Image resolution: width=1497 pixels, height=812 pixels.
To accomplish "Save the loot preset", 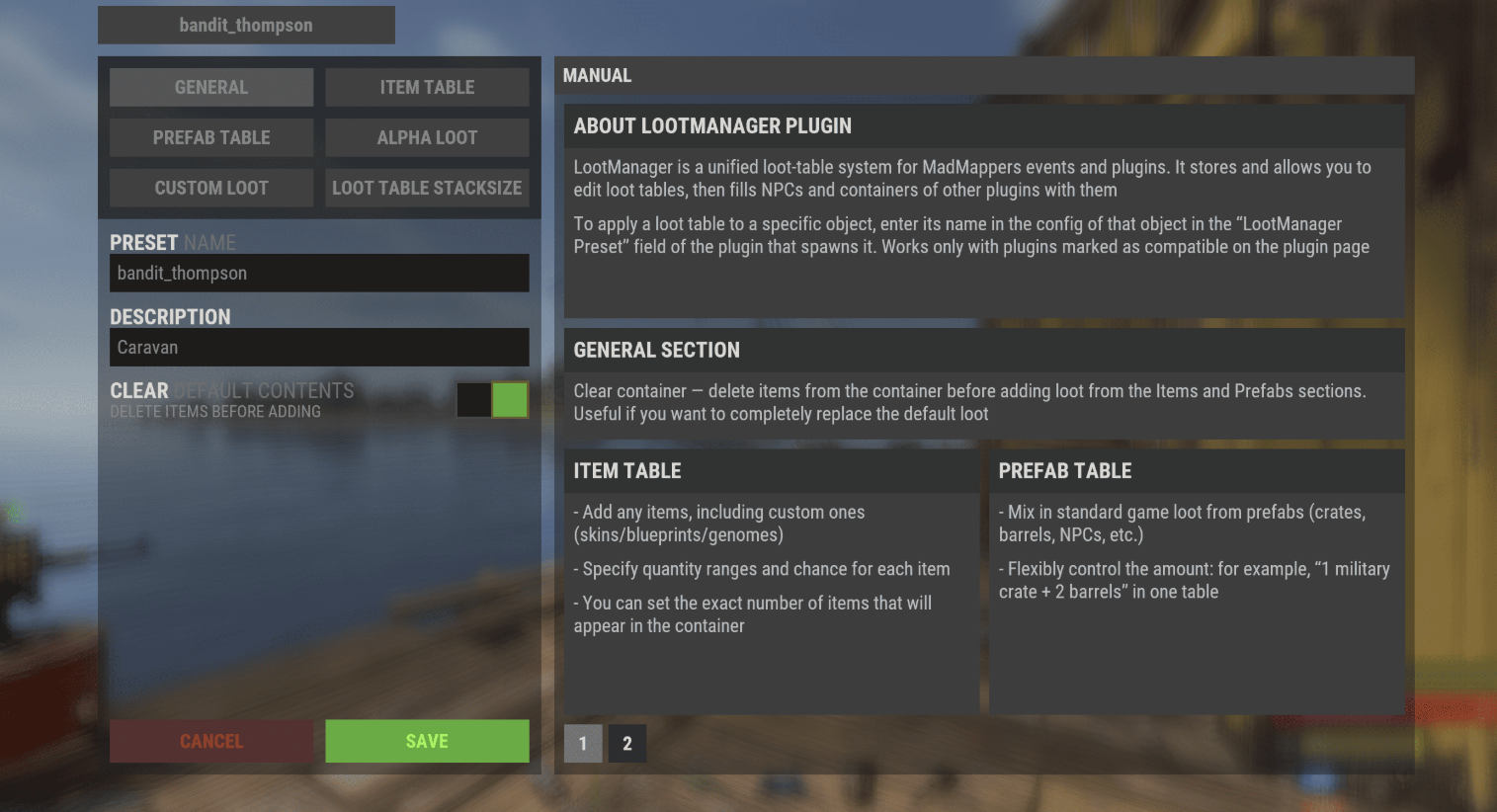I will 427,741.
